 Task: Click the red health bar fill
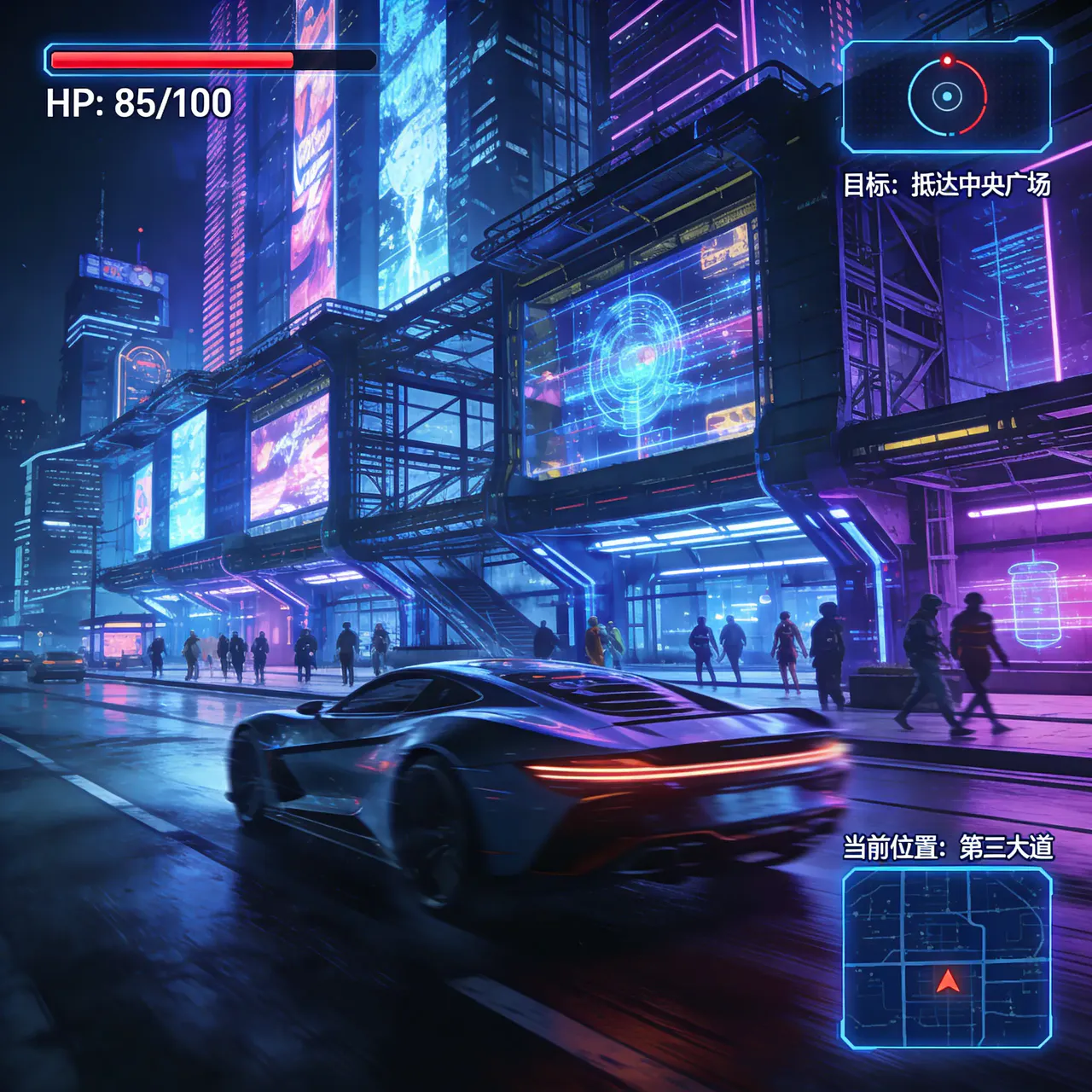click(x=171, y=60)
